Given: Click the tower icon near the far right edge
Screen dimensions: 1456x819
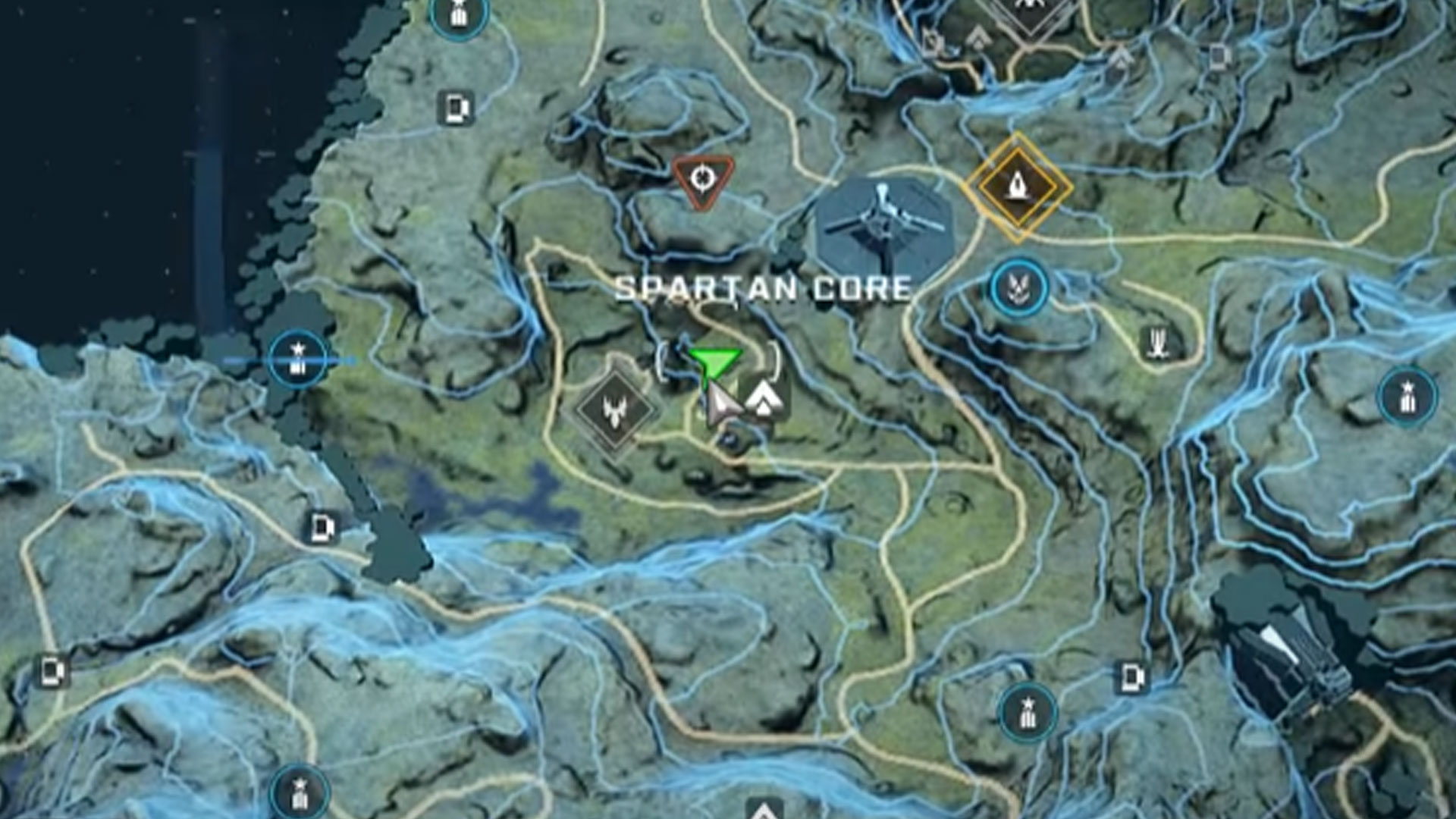Looking at the screenshot, I should [x=1407, y=394].
